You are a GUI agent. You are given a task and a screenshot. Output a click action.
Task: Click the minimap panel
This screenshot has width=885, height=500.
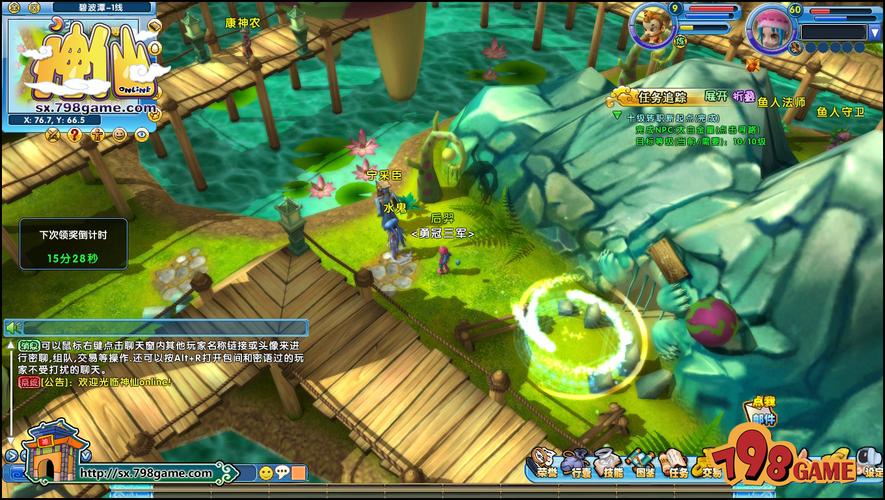point(80,60)
